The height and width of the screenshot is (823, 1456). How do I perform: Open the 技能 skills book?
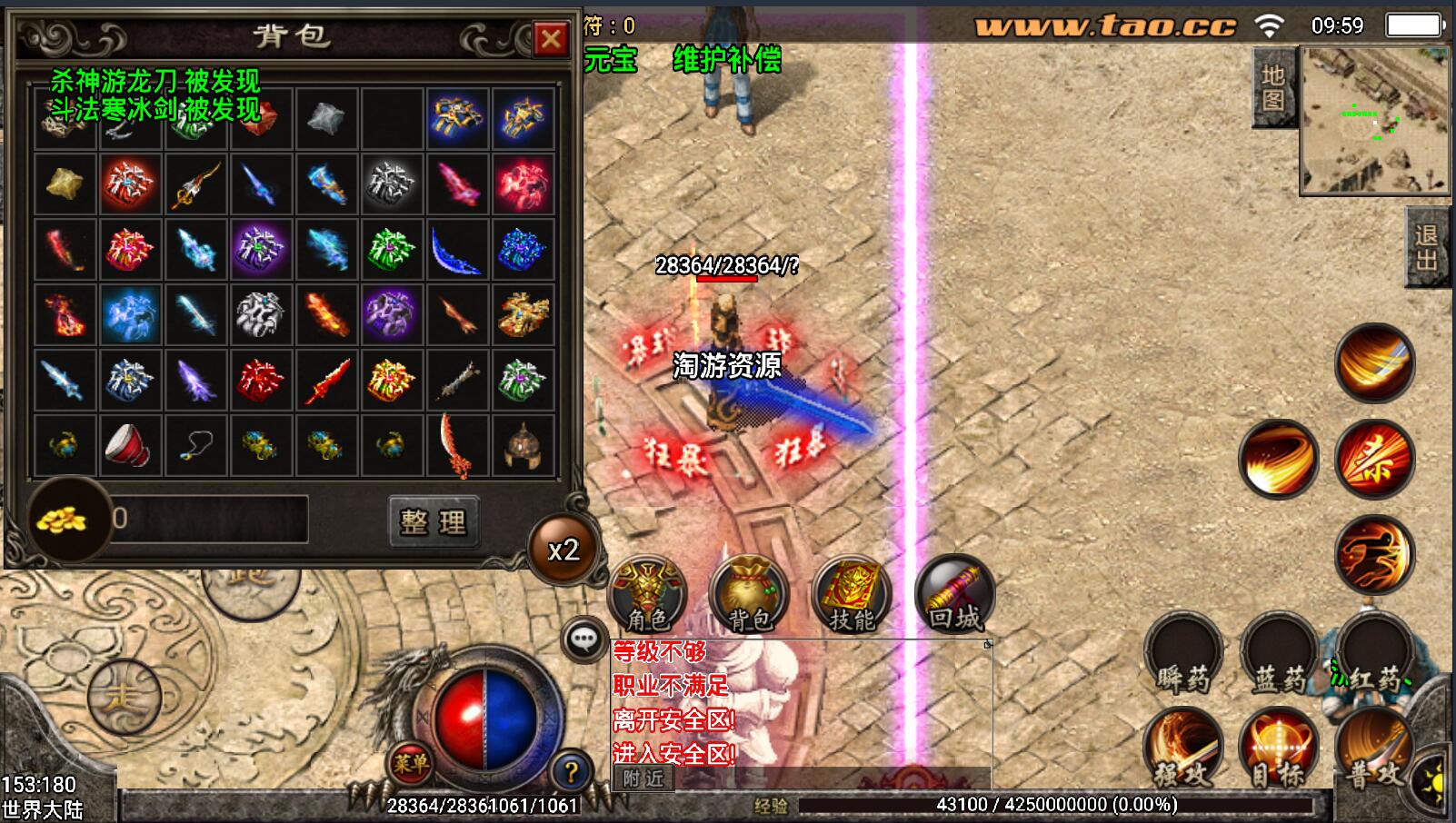tap(852, 594)
